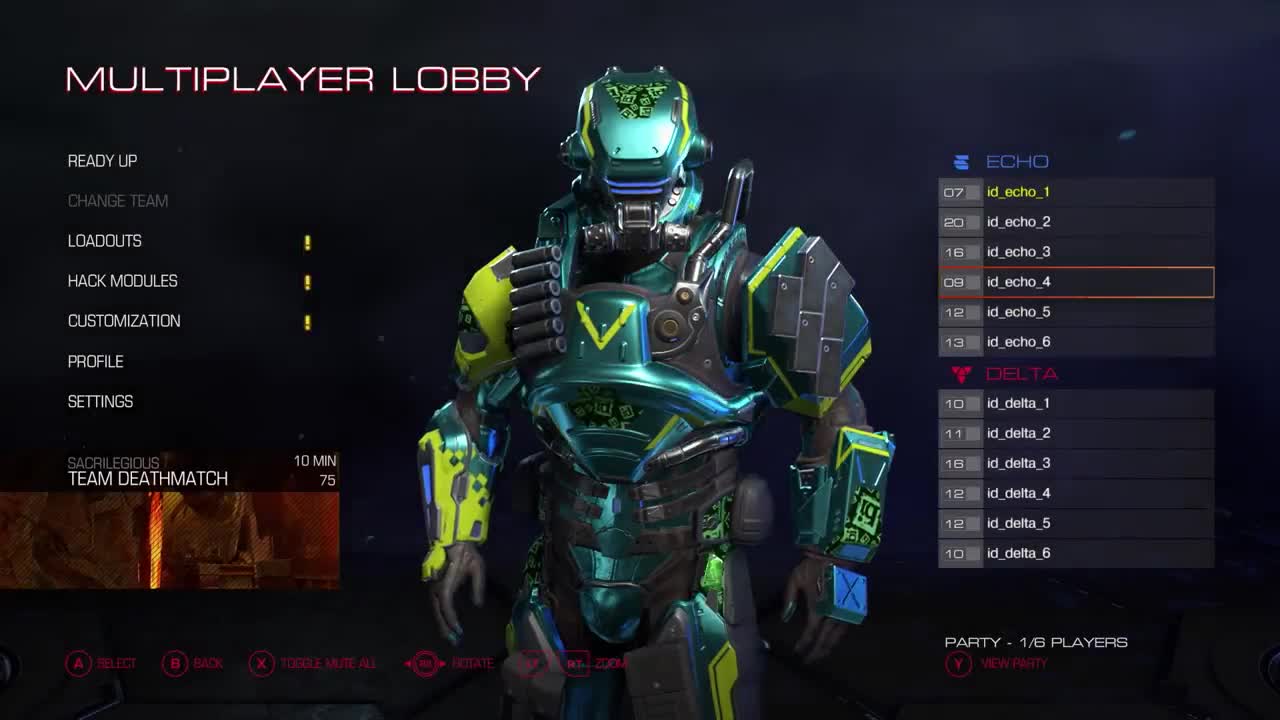Select READY UP from the lobby menu

(102, 161)
